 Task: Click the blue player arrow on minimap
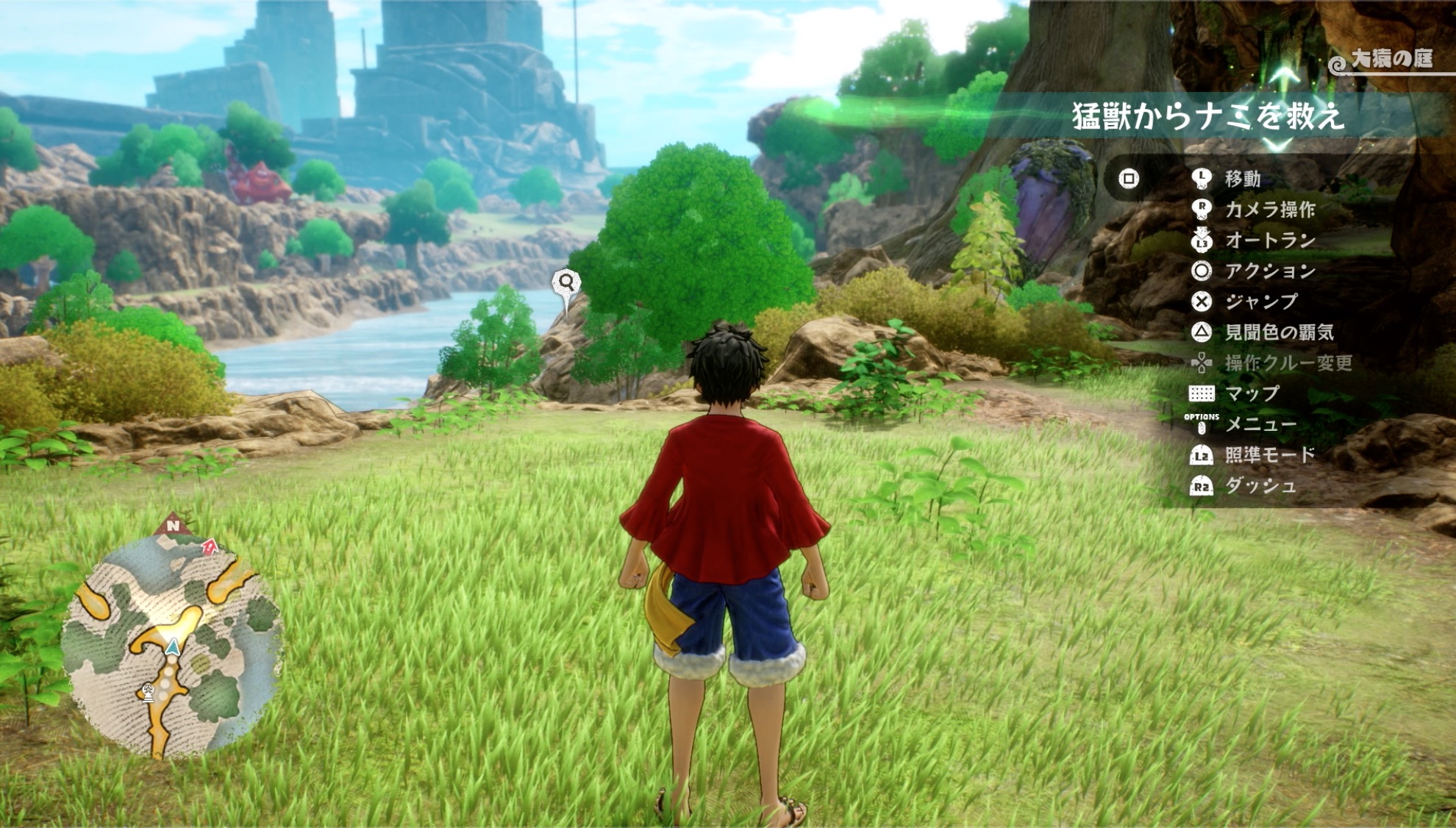[173, 647]
